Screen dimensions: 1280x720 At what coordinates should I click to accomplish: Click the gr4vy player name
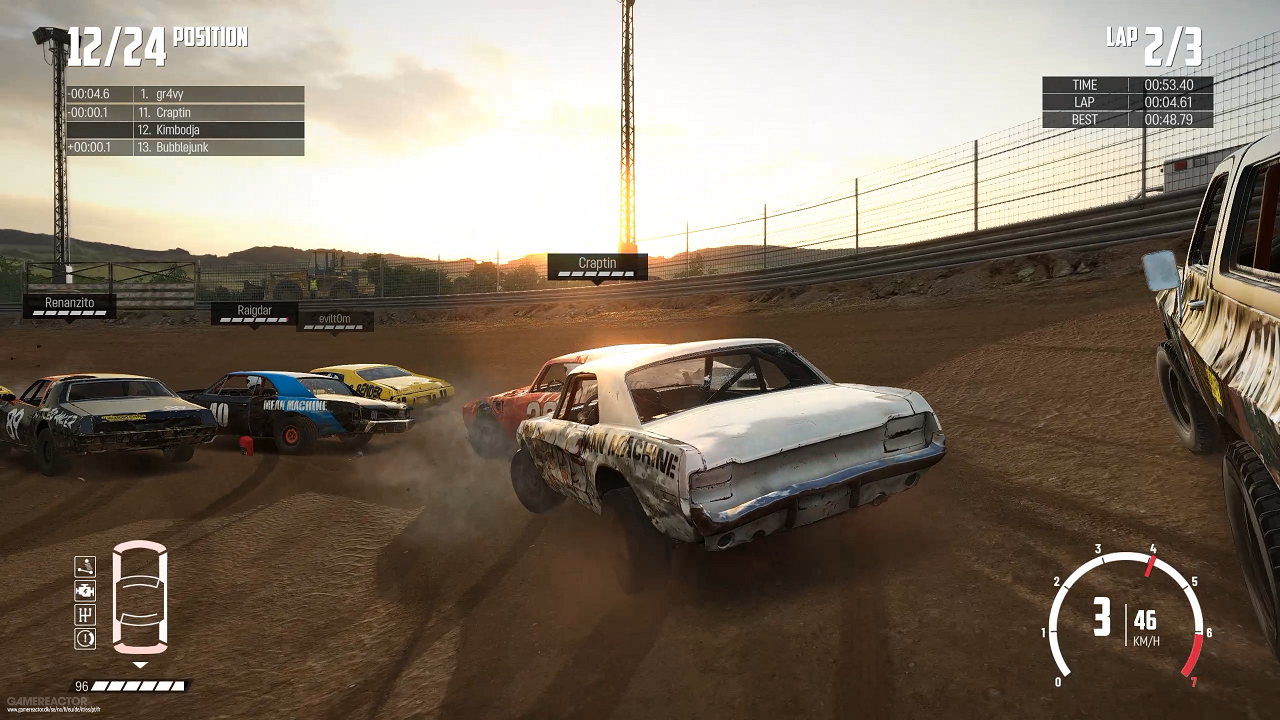pyautogui.click(x=167, y=93)
